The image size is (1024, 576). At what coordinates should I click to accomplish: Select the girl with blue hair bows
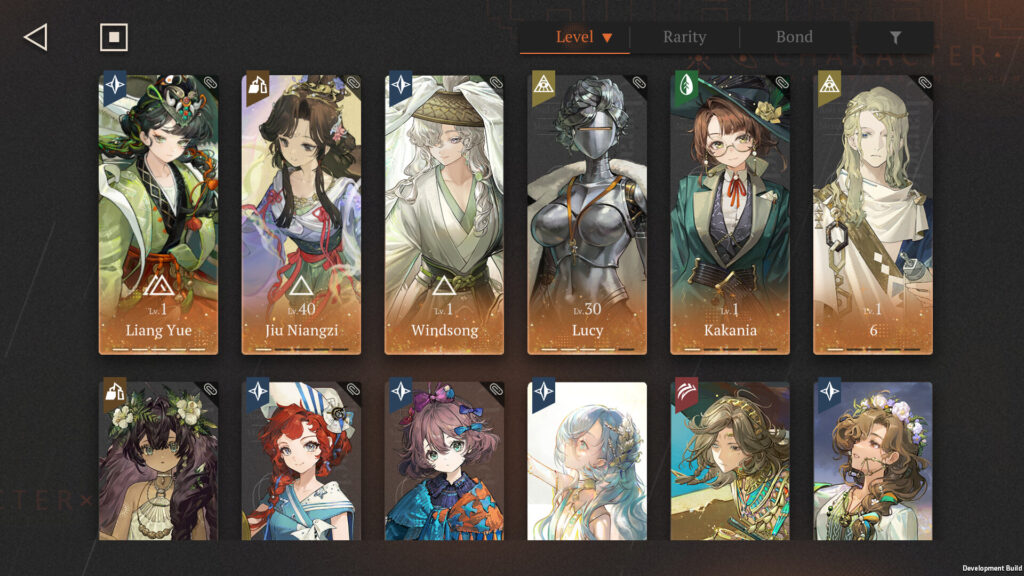(x=445, y=461)
